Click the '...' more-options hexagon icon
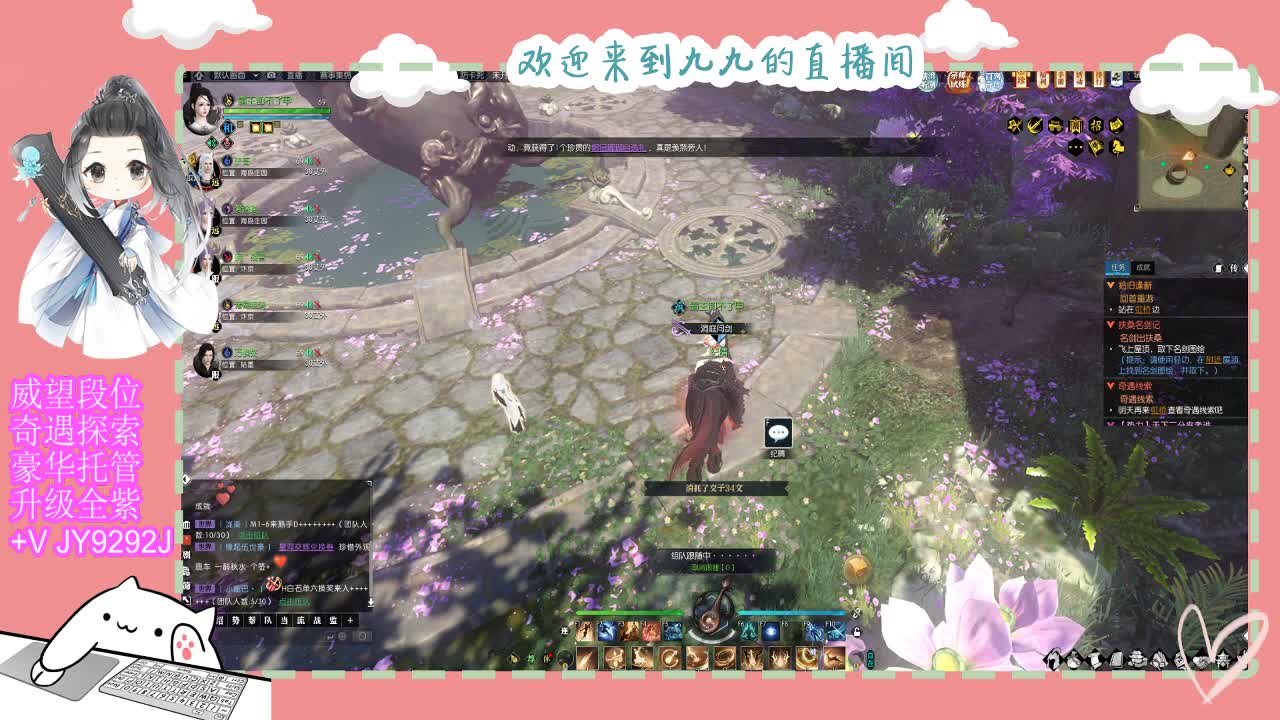1280x720 pixels. click(x=1075, y=147)
